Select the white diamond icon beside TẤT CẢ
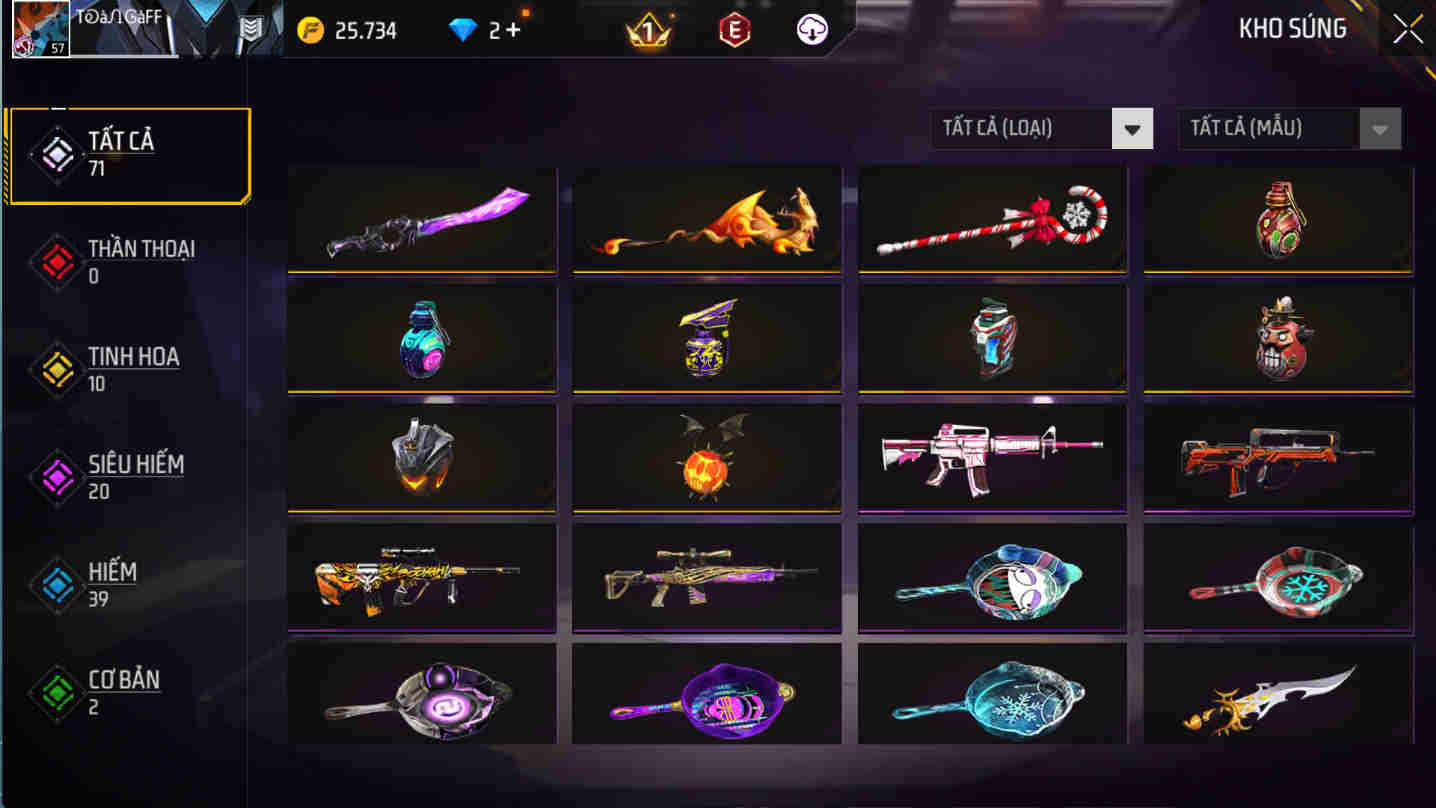Viewport: 1436px width, 808px height. click(x=55, y=152)
